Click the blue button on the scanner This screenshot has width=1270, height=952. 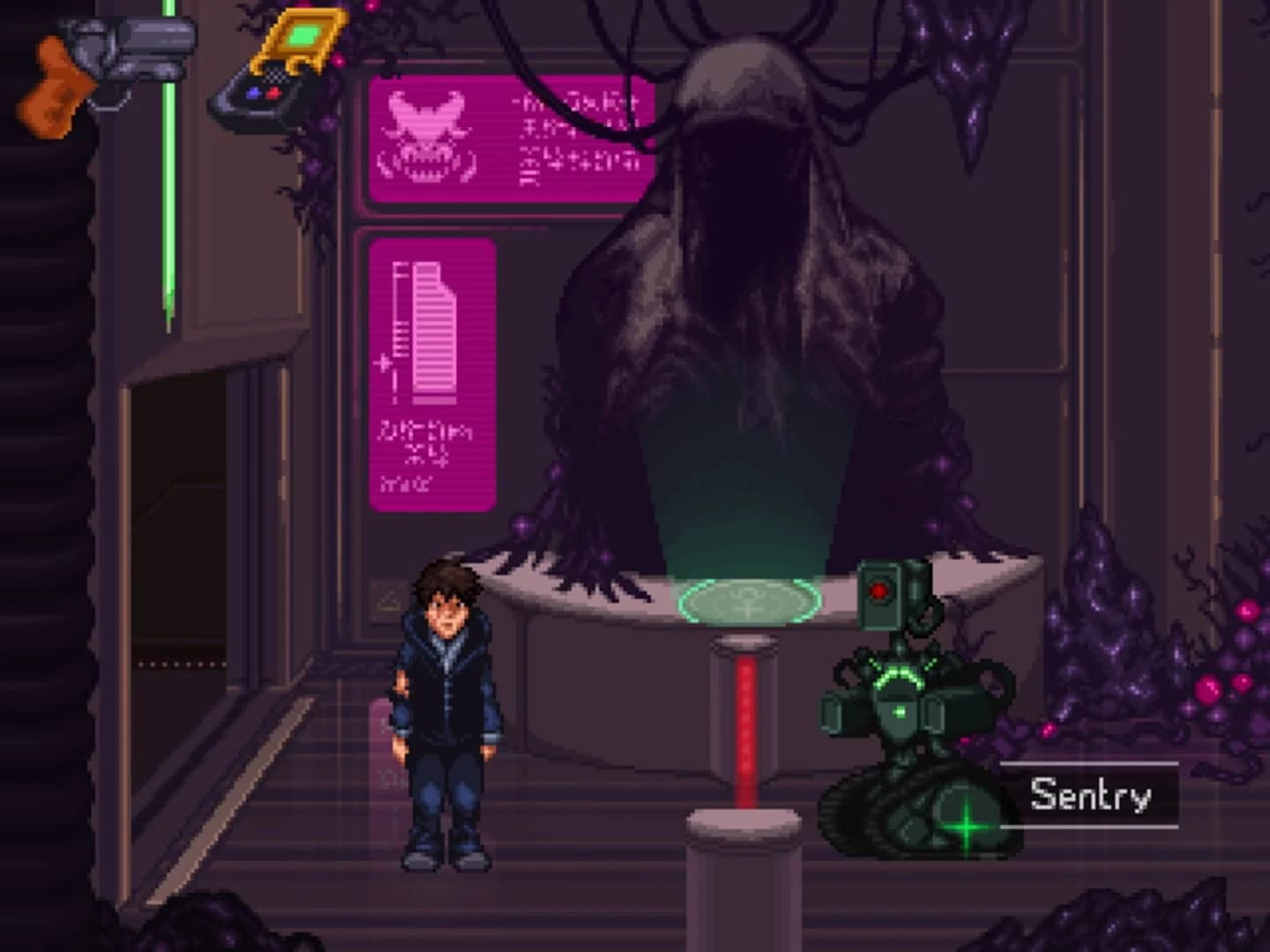[254, 92]
